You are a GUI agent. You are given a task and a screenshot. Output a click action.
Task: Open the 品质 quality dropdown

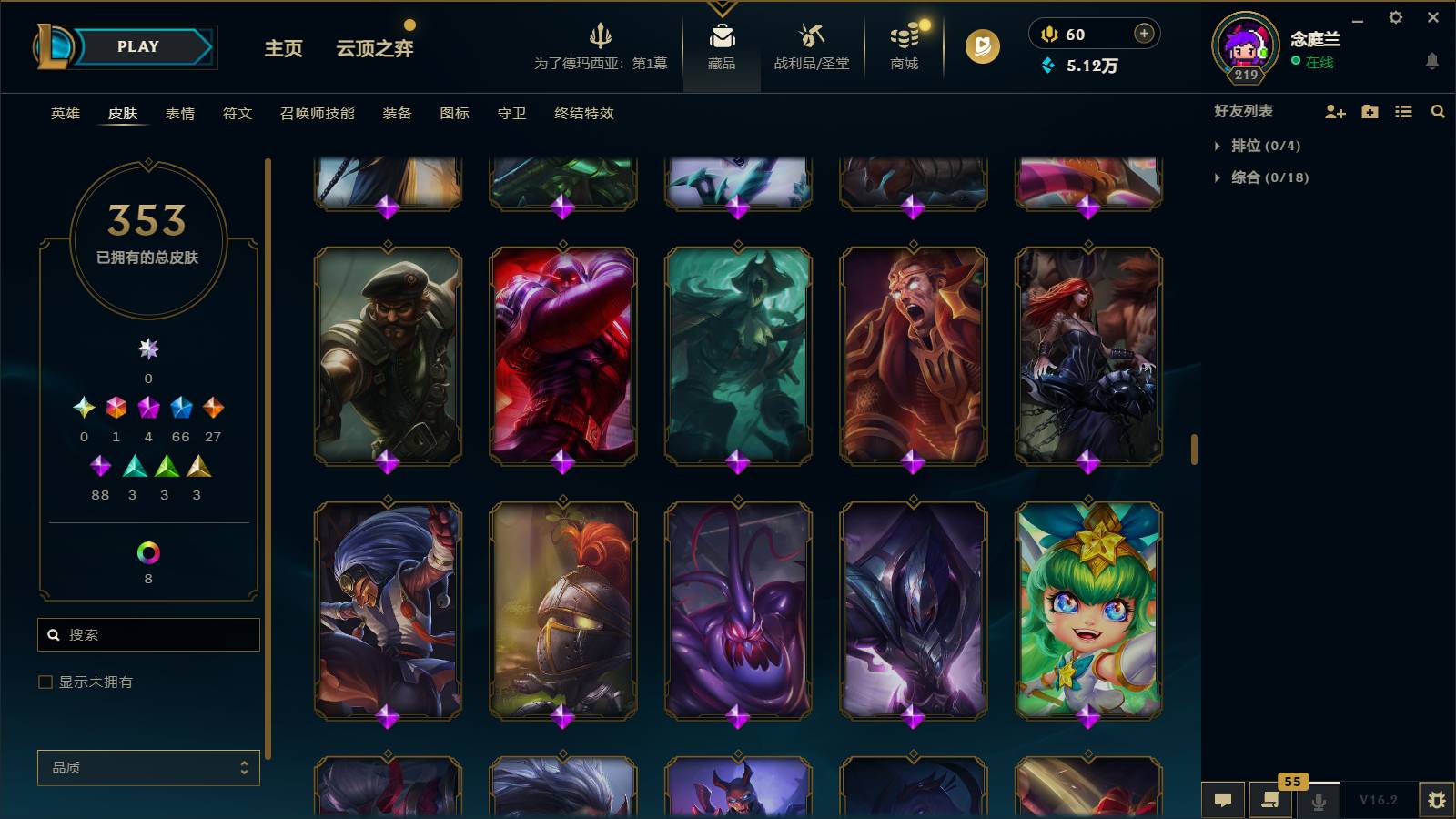pyautogui.click(x=148, y=768)
